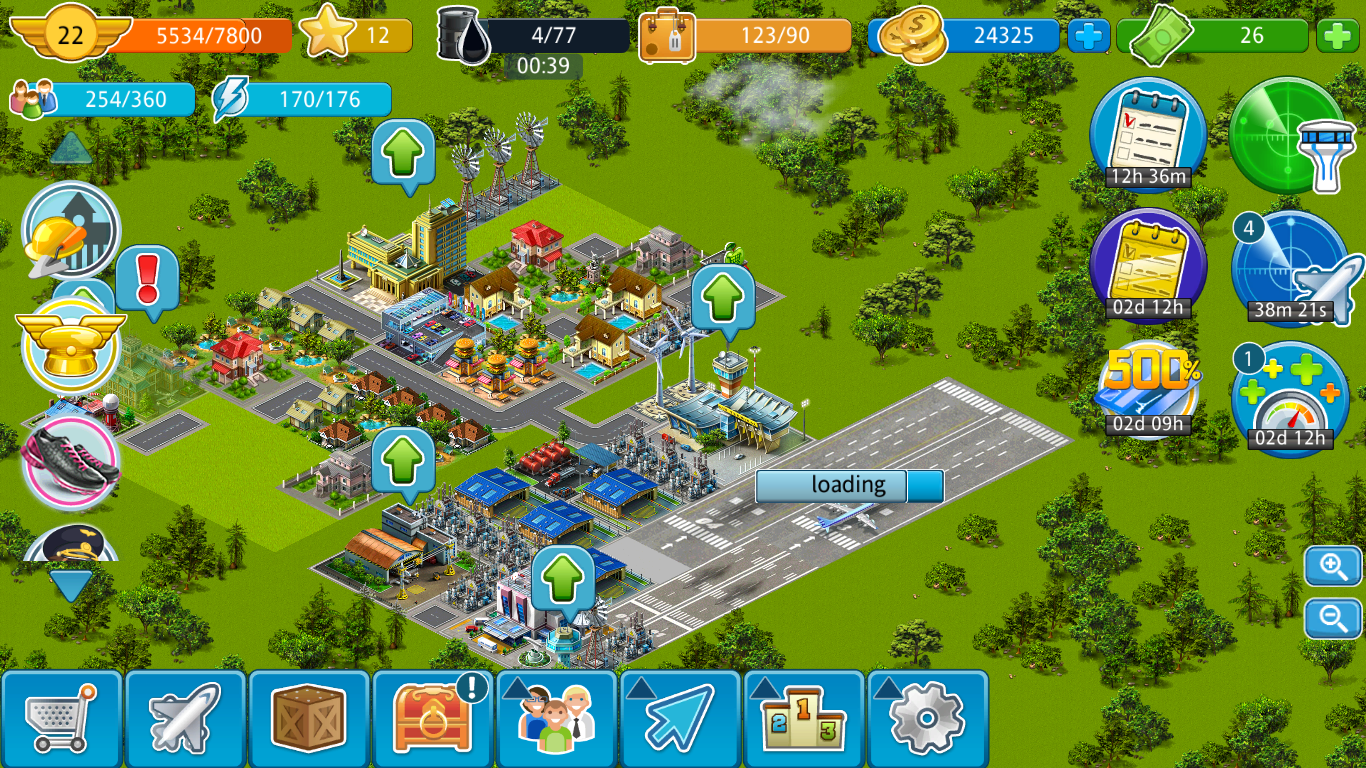1366x768 pixels.
Task: Open the treasure chest collections
Action: pyautogui.click(x=432, y=718)
